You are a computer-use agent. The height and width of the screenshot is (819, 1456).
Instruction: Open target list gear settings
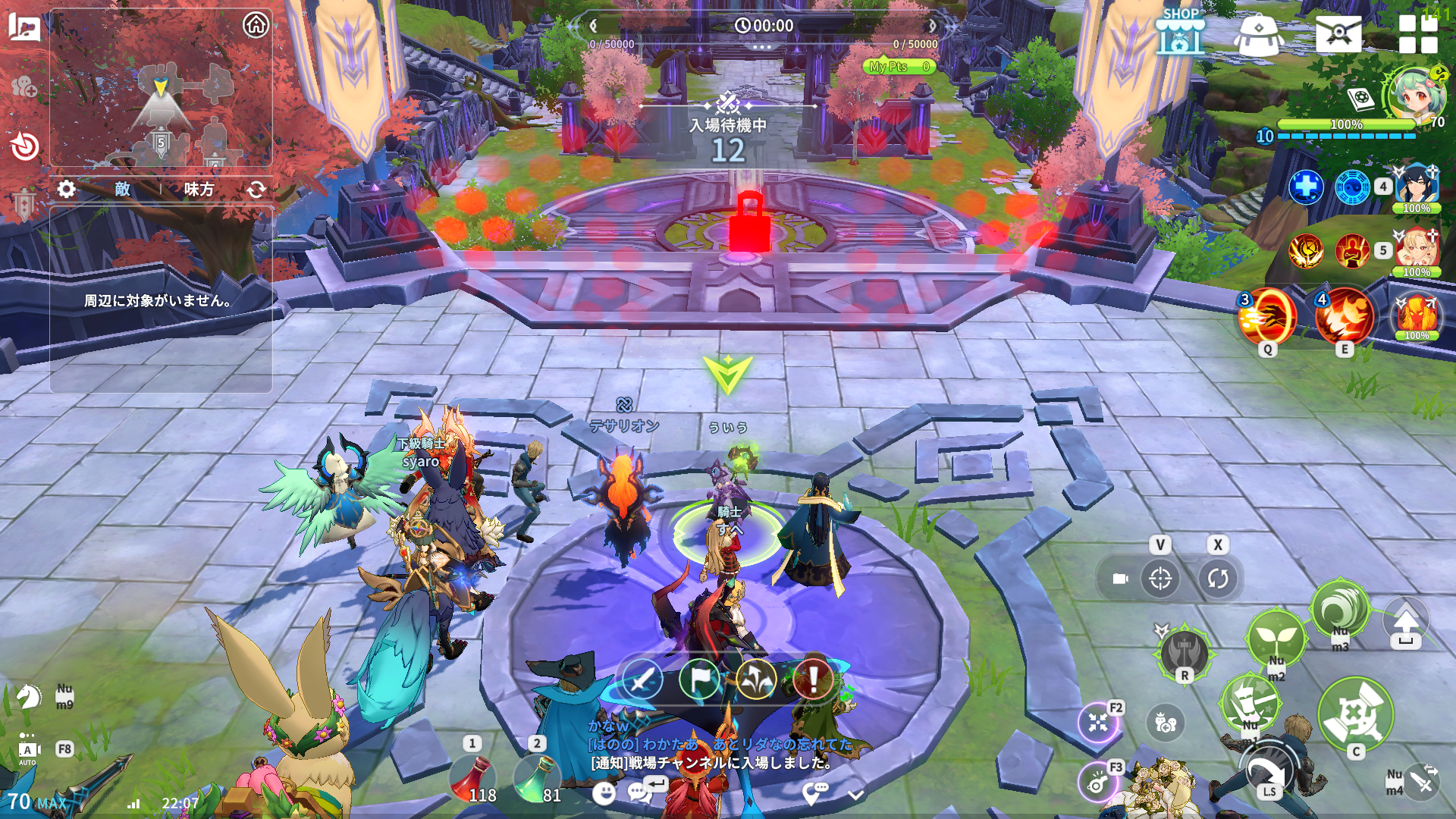(x=67, y=189)
